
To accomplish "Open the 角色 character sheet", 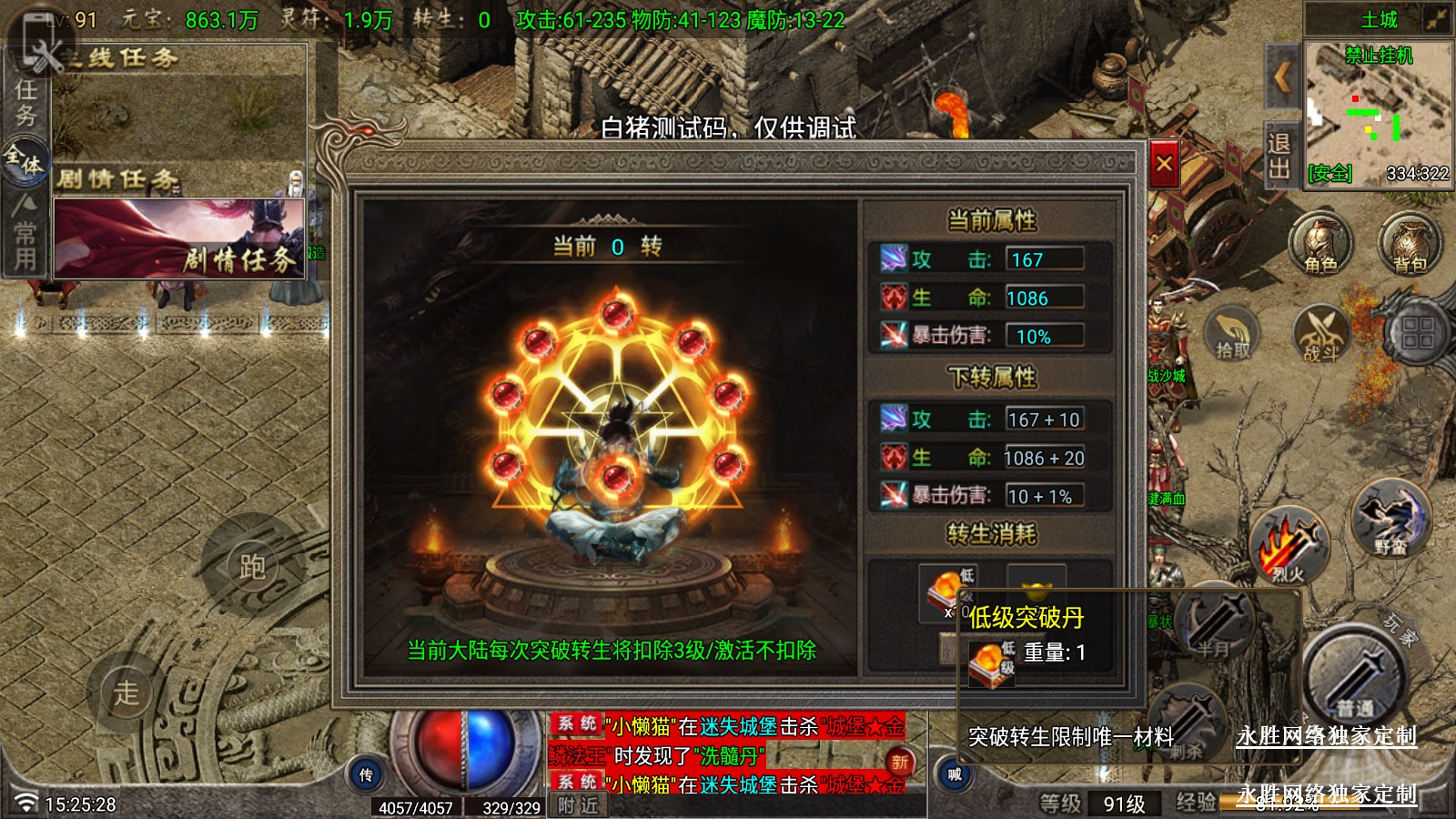I will pos(1320,244).
